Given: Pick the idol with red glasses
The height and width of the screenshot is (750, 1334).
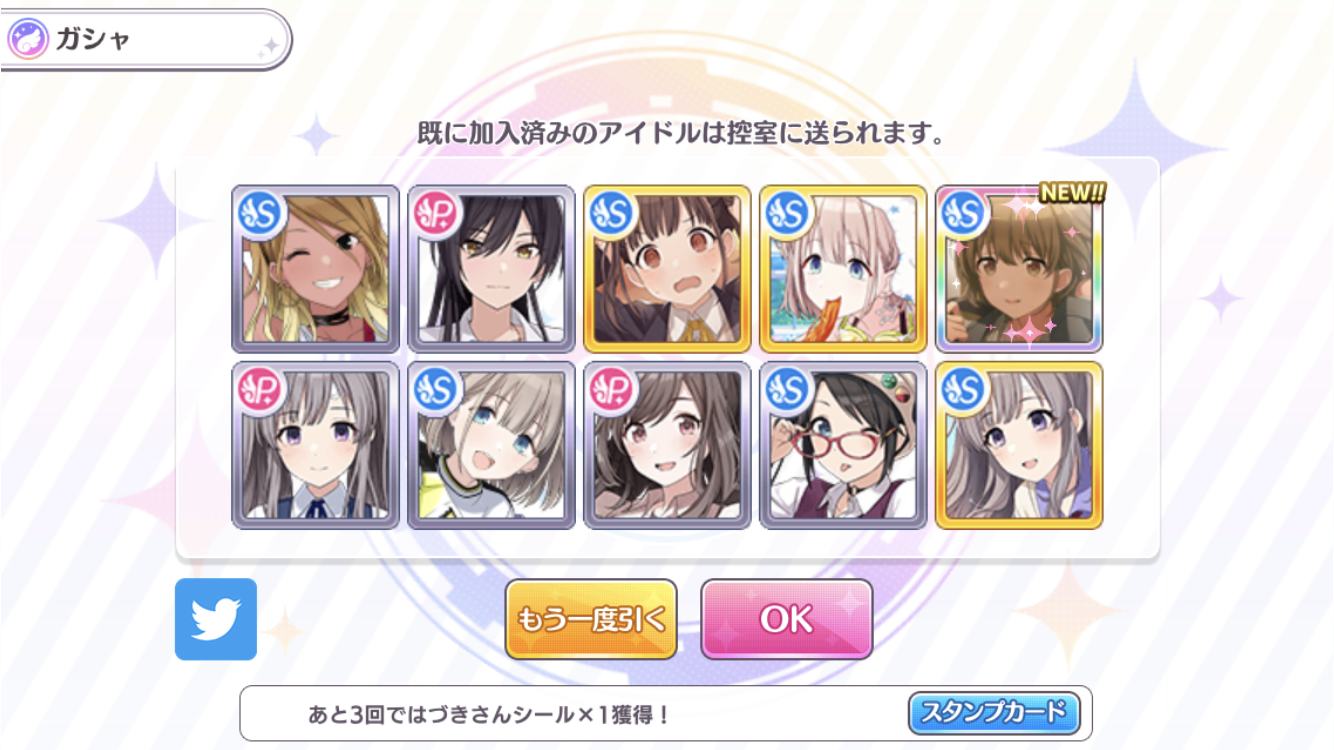Looking at the screenshot, I should pyautogui.click(x=844, y=445).
